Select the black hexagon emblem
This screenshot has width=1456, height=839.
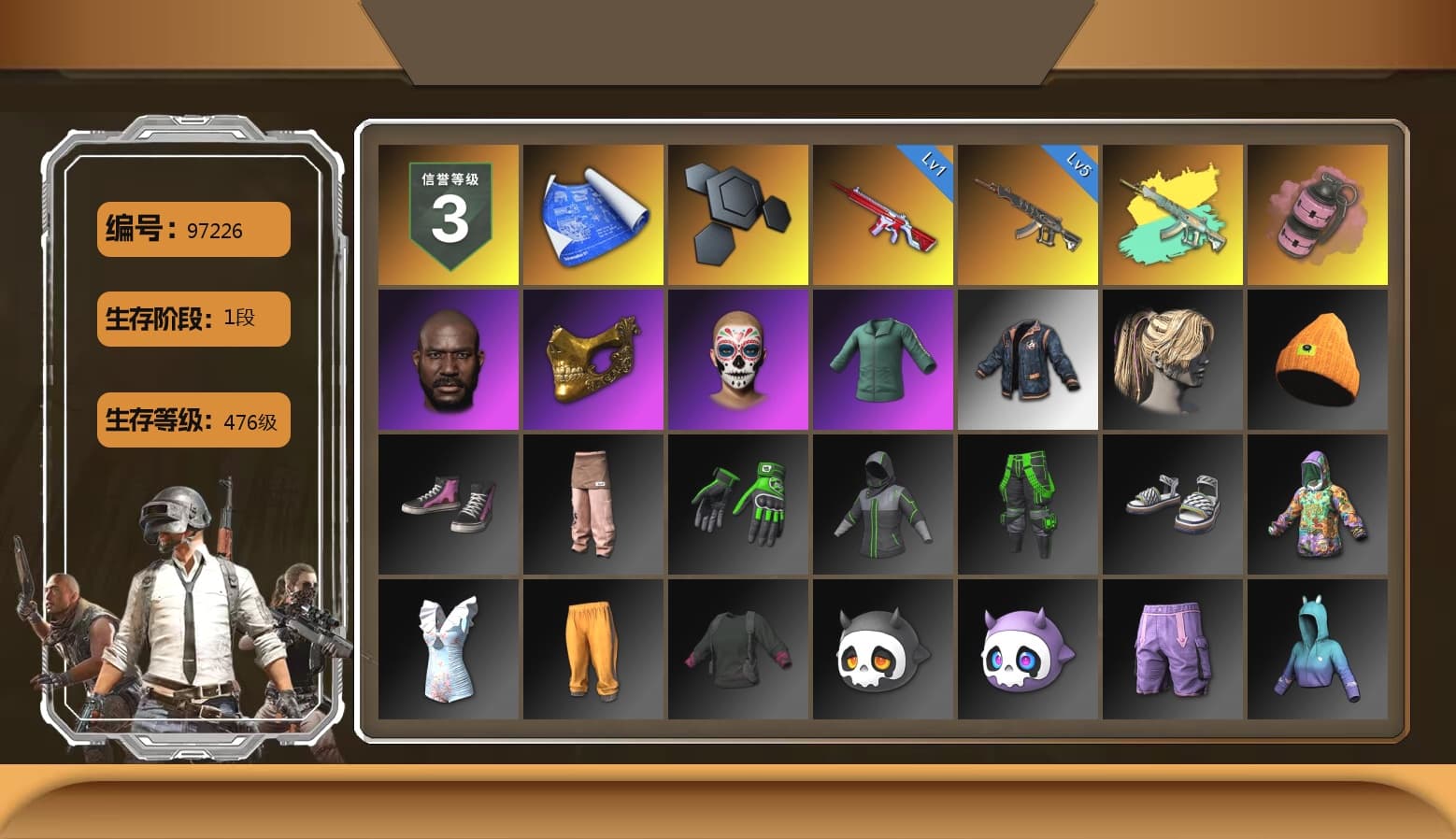(737, 213)
